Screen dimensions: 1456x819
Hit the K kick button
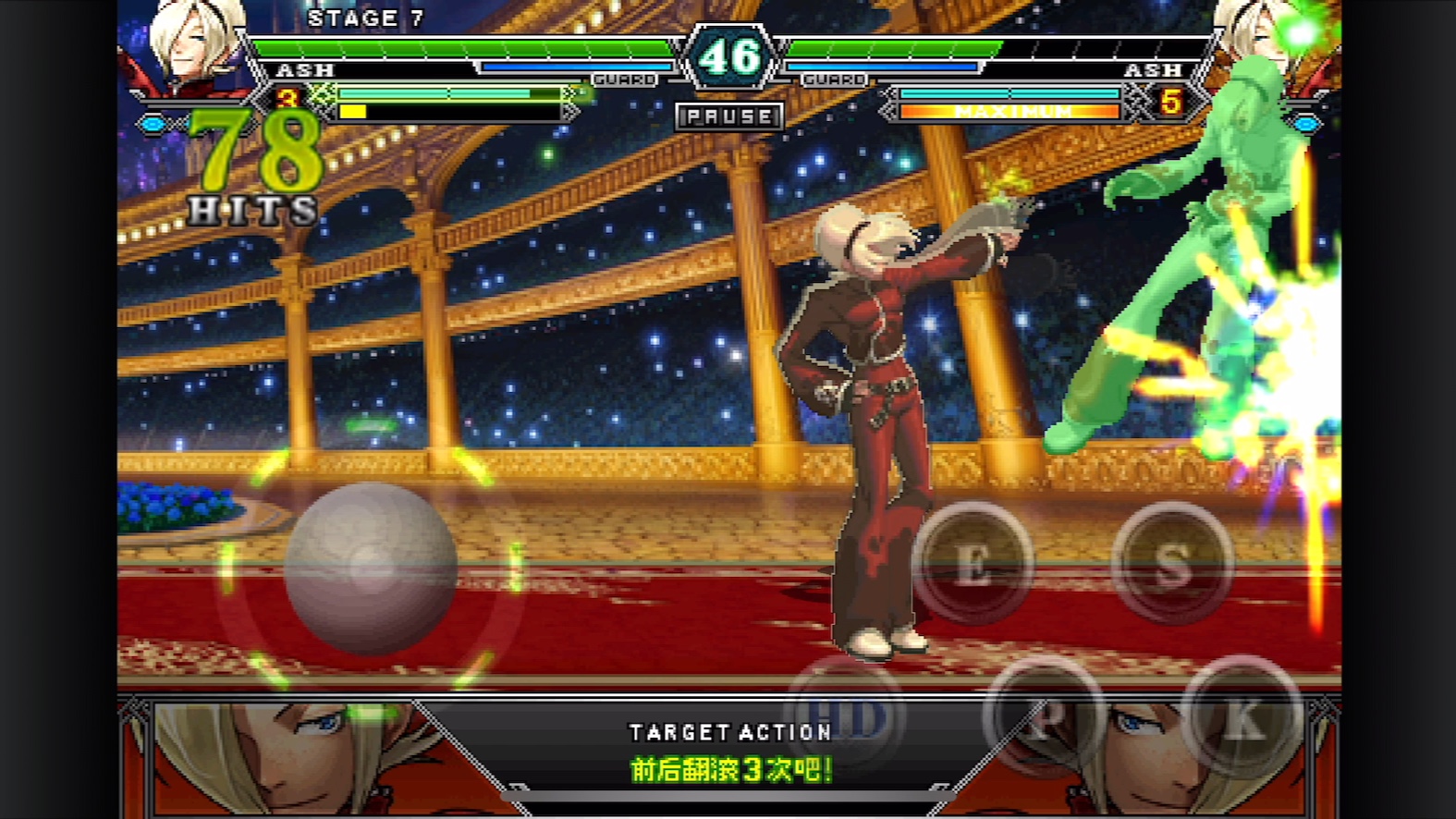click(x=1242, y=718)
